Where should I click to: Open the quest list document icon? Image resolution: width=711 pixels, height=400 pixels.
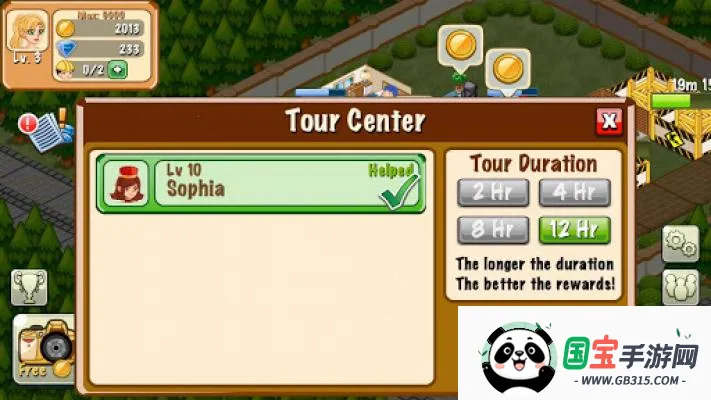[42, 131]
